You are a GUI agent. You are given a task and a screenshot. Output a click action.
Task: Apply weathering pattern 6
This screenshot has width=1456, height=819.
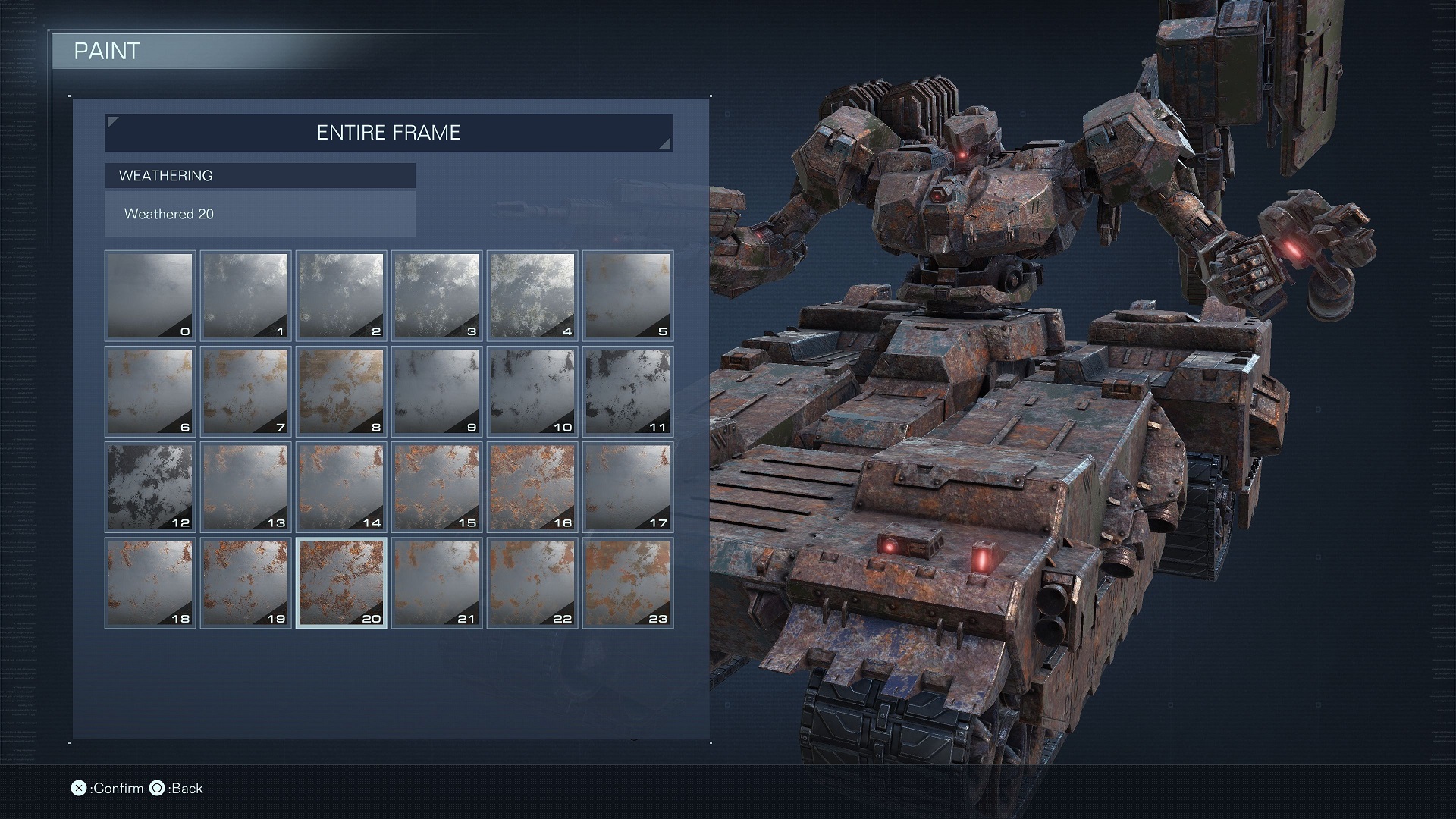point(150,391)
